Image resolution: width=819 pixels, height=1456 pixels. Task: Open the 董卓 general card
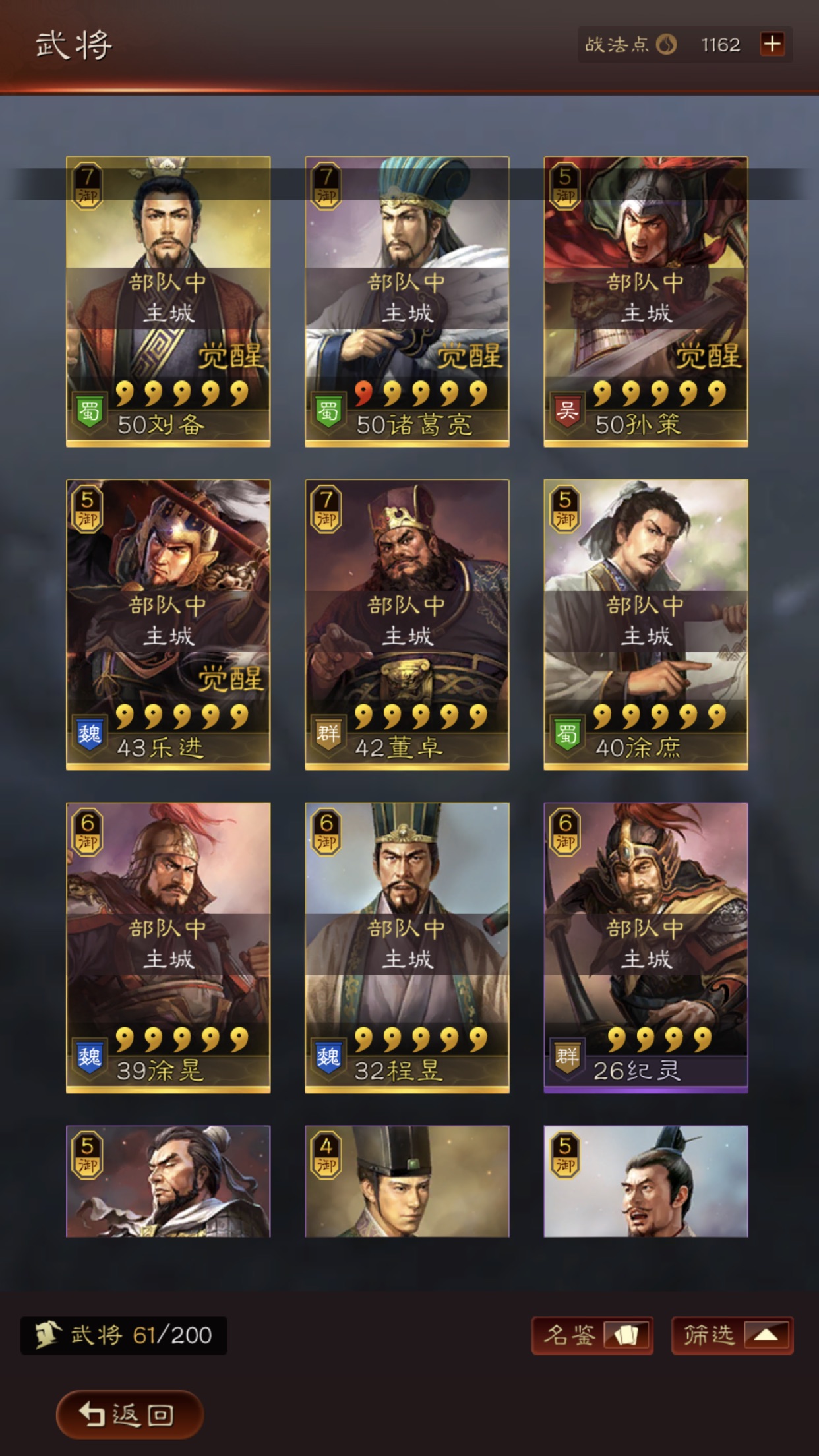click(x=407, y=624)
